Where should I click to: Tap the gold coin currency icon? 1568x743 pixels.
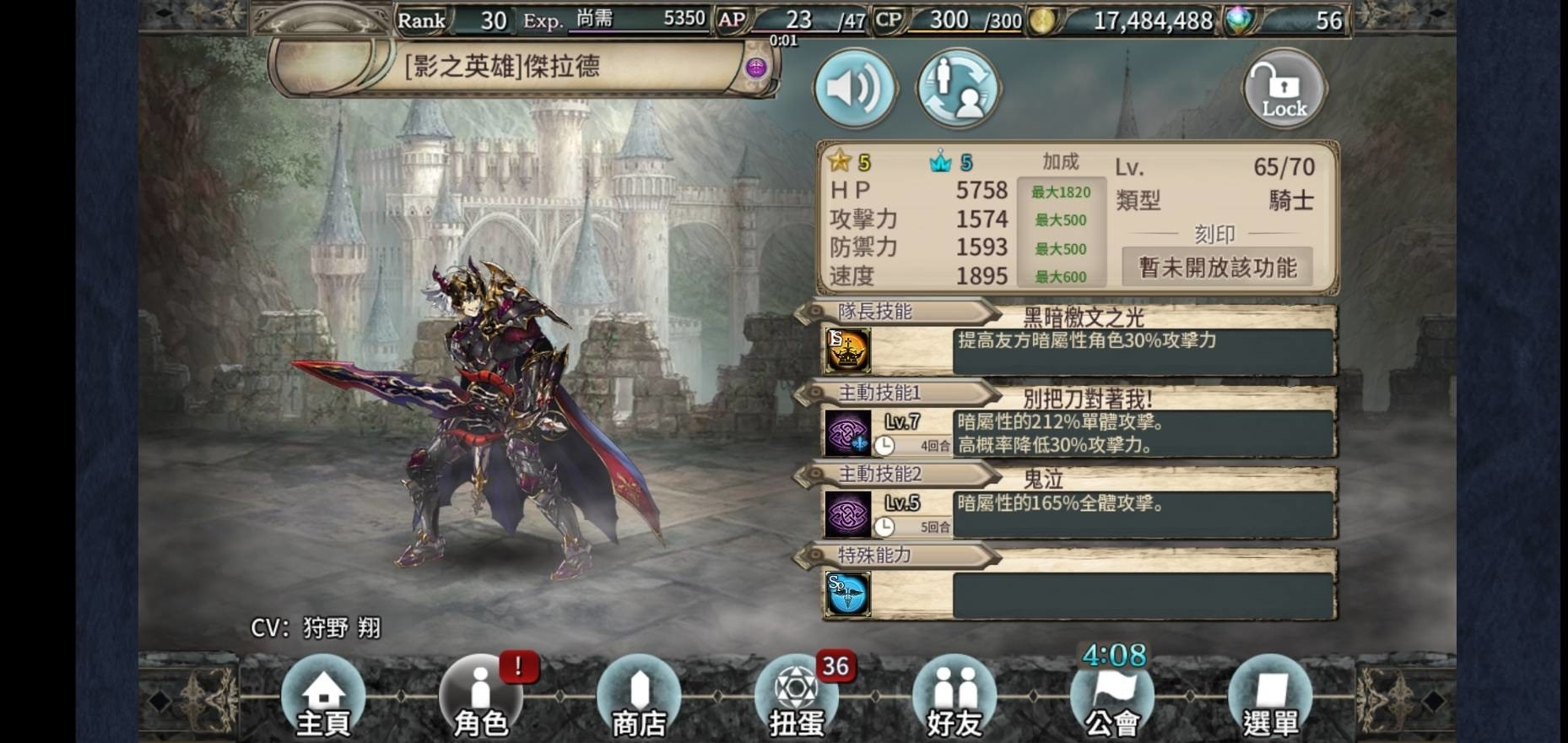tap(1043, 20)
